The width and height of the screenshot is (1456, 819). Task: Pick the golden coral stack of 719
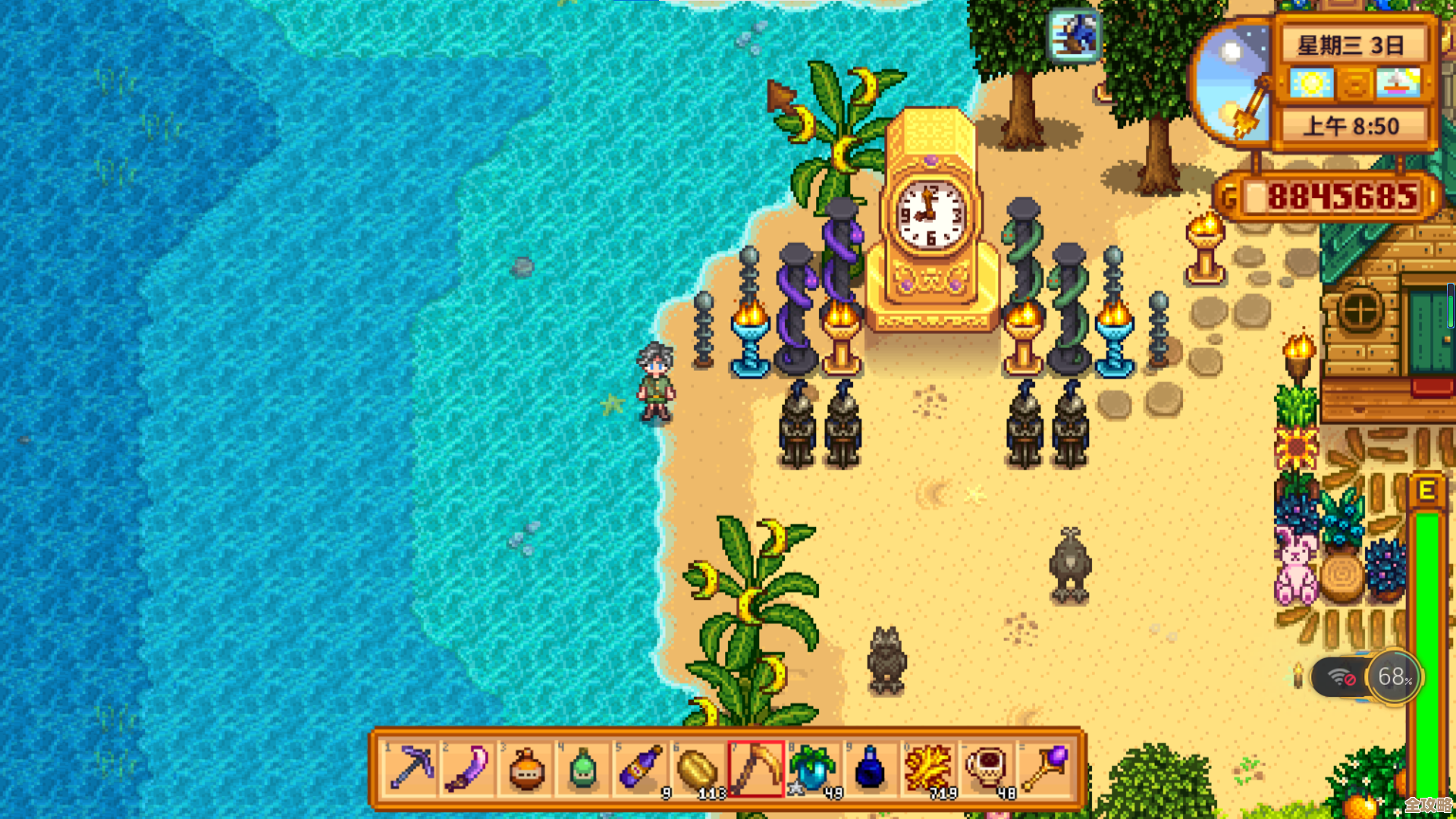click(928, 768)
